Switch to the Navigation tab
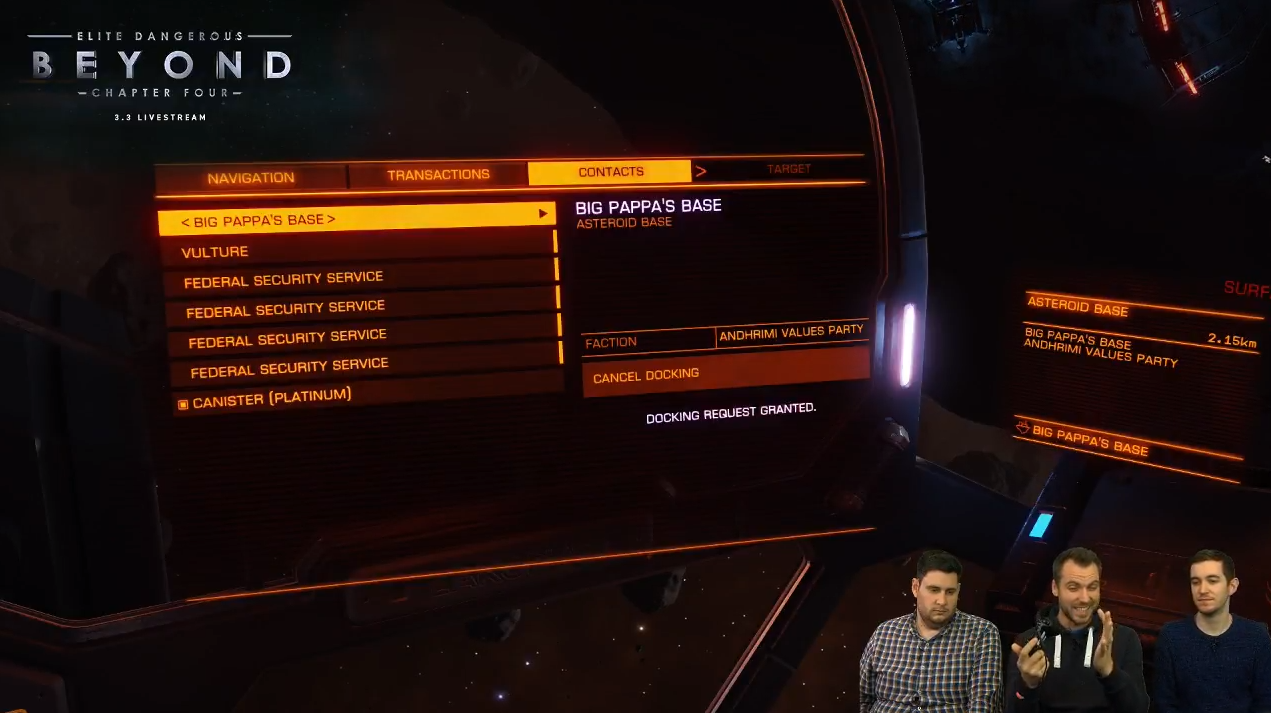The width and height of the screenshot is (1271, 713). click(x=251, y=178)
